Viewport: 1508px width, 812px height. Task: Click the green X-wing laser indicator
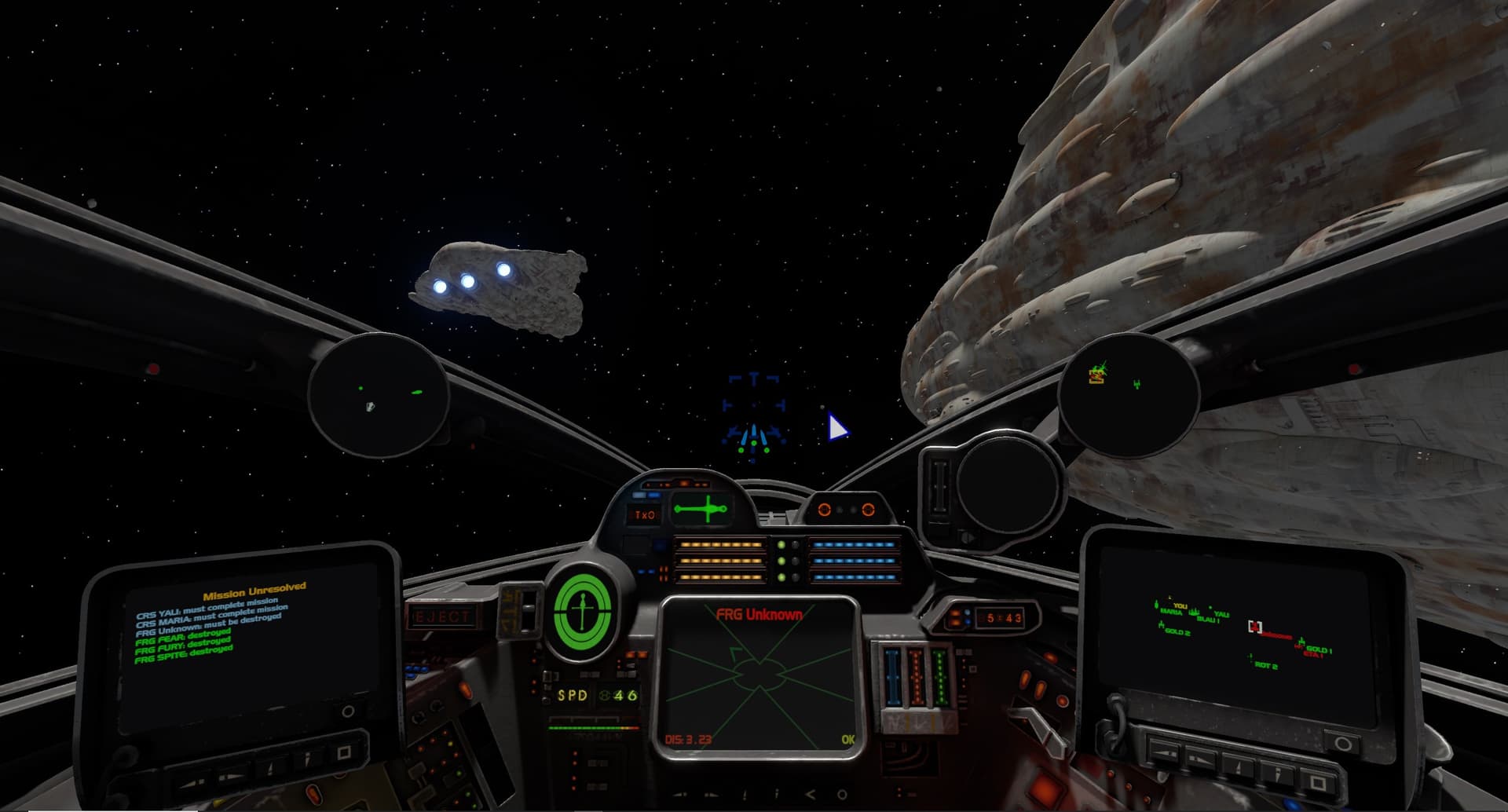(701, 509)
